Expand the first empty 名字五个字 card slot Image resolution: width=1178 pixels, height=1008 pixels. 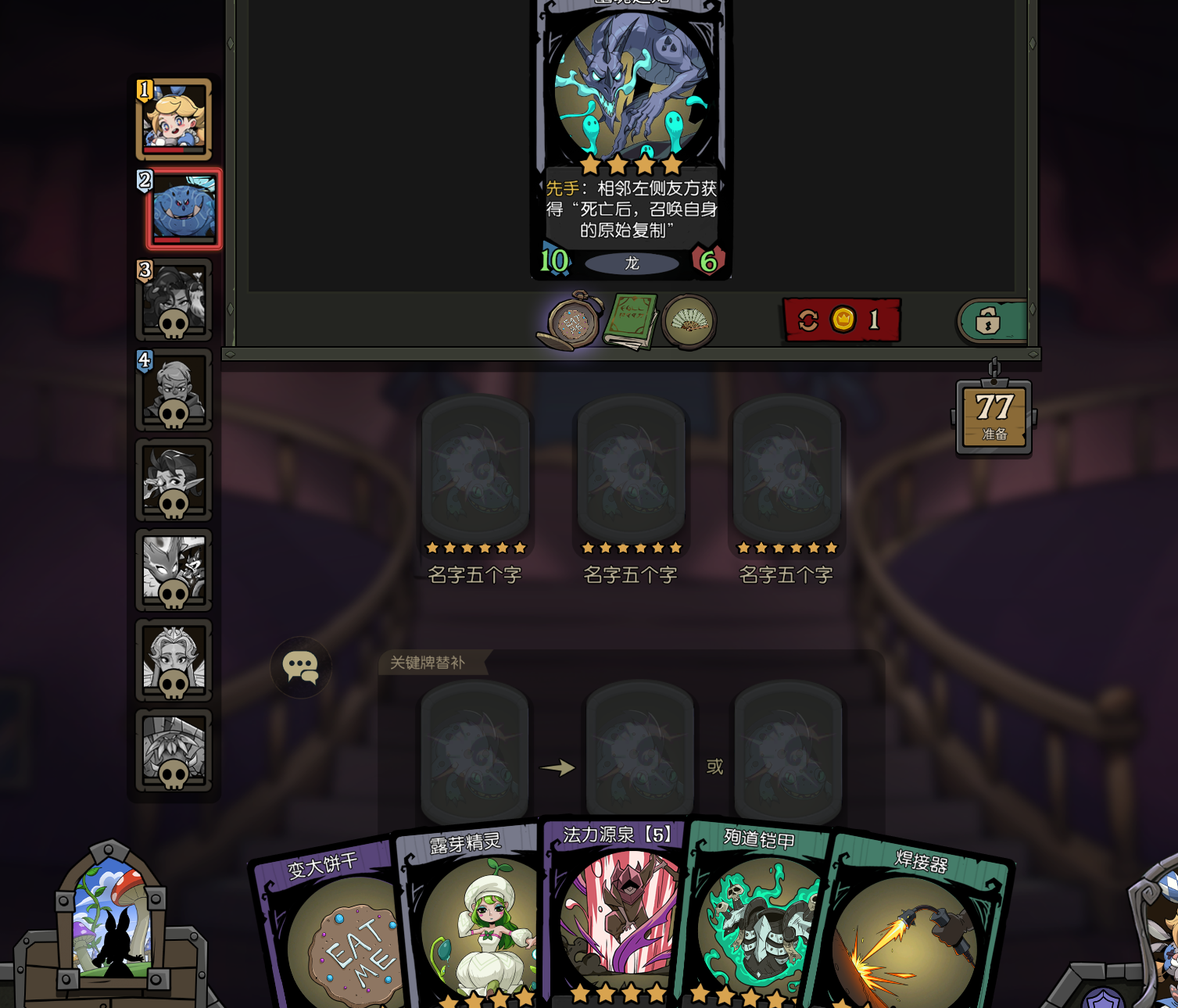(x=474, y=469)
